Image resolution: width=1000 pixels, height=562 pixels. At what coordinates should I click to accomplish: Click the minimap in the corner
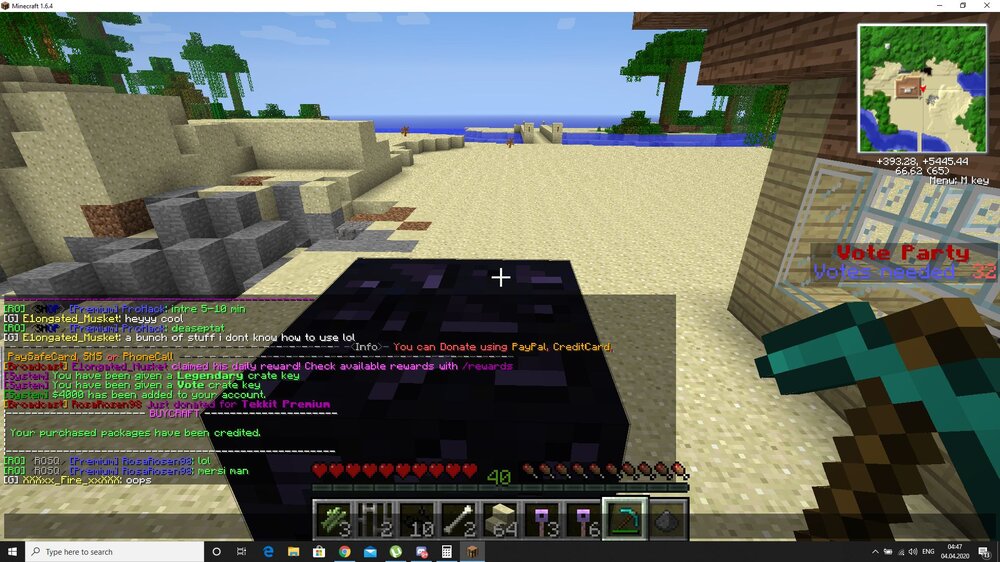tap(921, 88)
